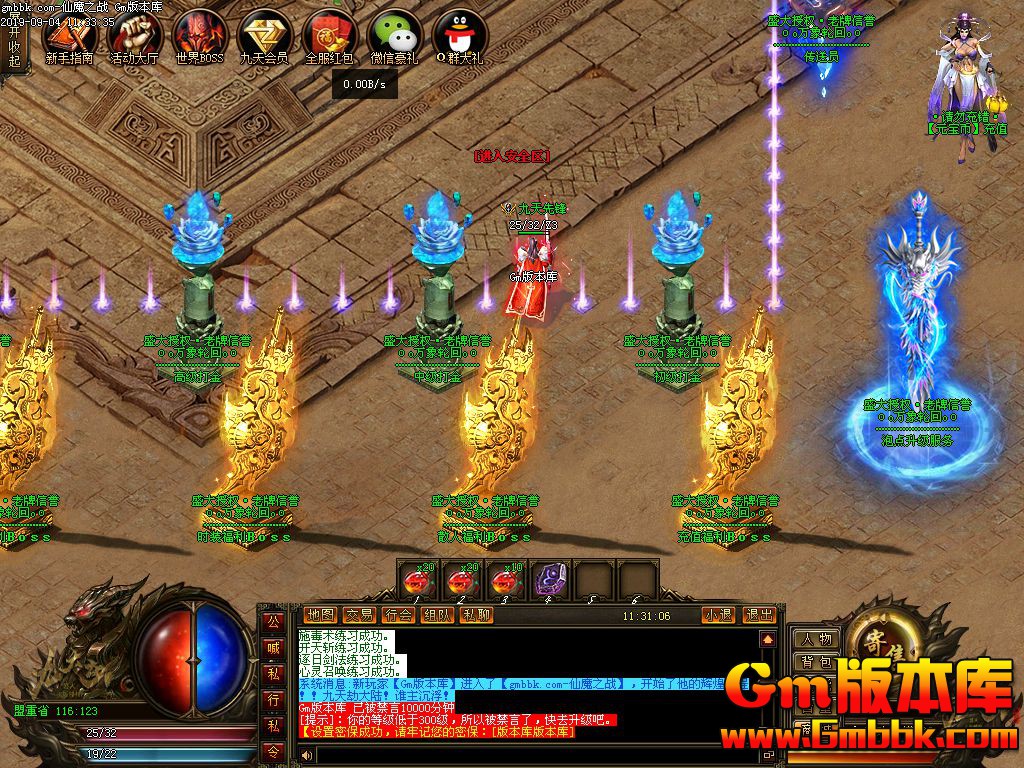Switch to the 公 public chat channel
Viewport: 1024px width, 768px height.
(x=272, y=621)
